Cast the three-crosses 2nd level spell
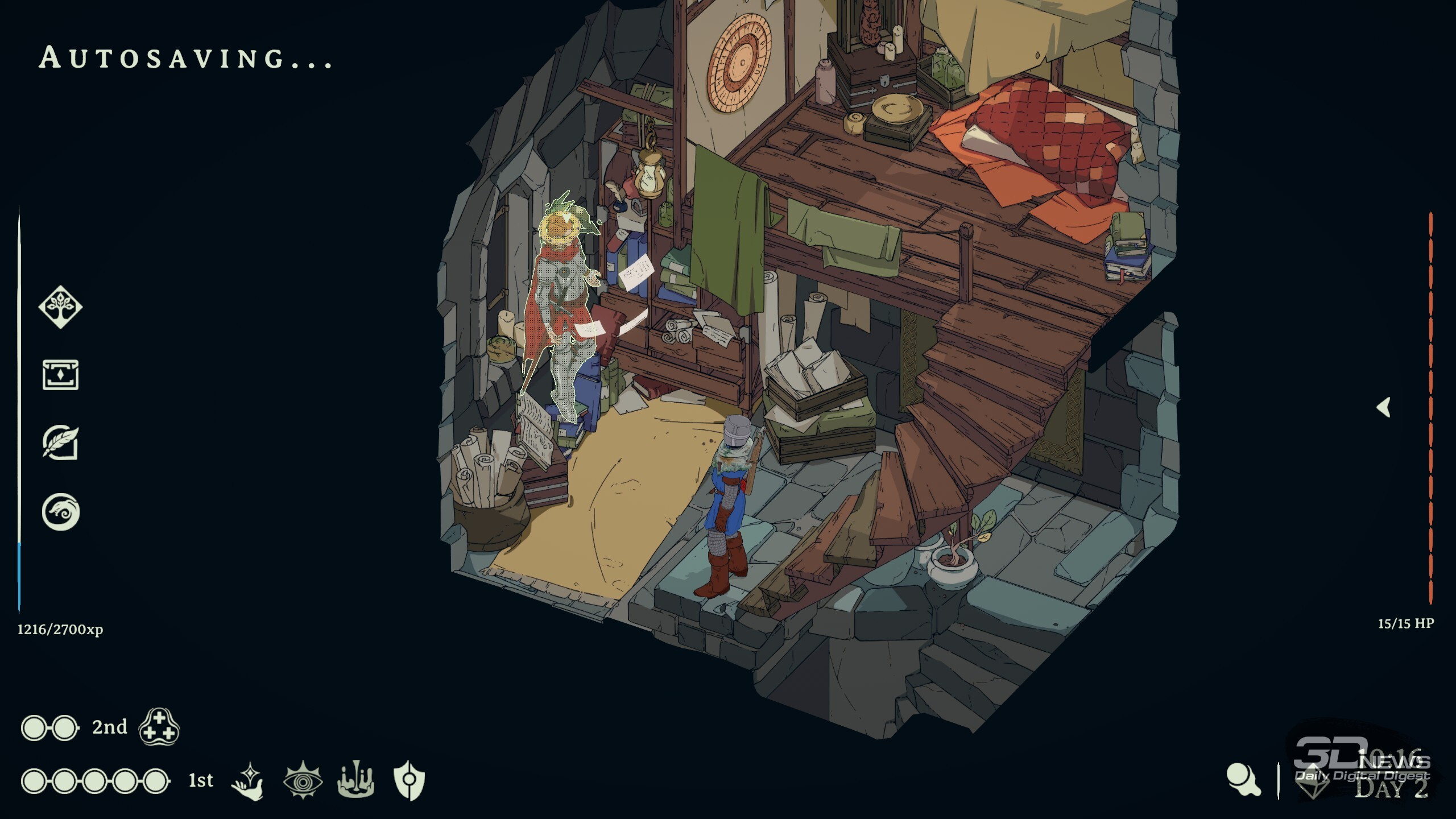1456x819 pixels. pyautogui.click(x=159, y=727)
